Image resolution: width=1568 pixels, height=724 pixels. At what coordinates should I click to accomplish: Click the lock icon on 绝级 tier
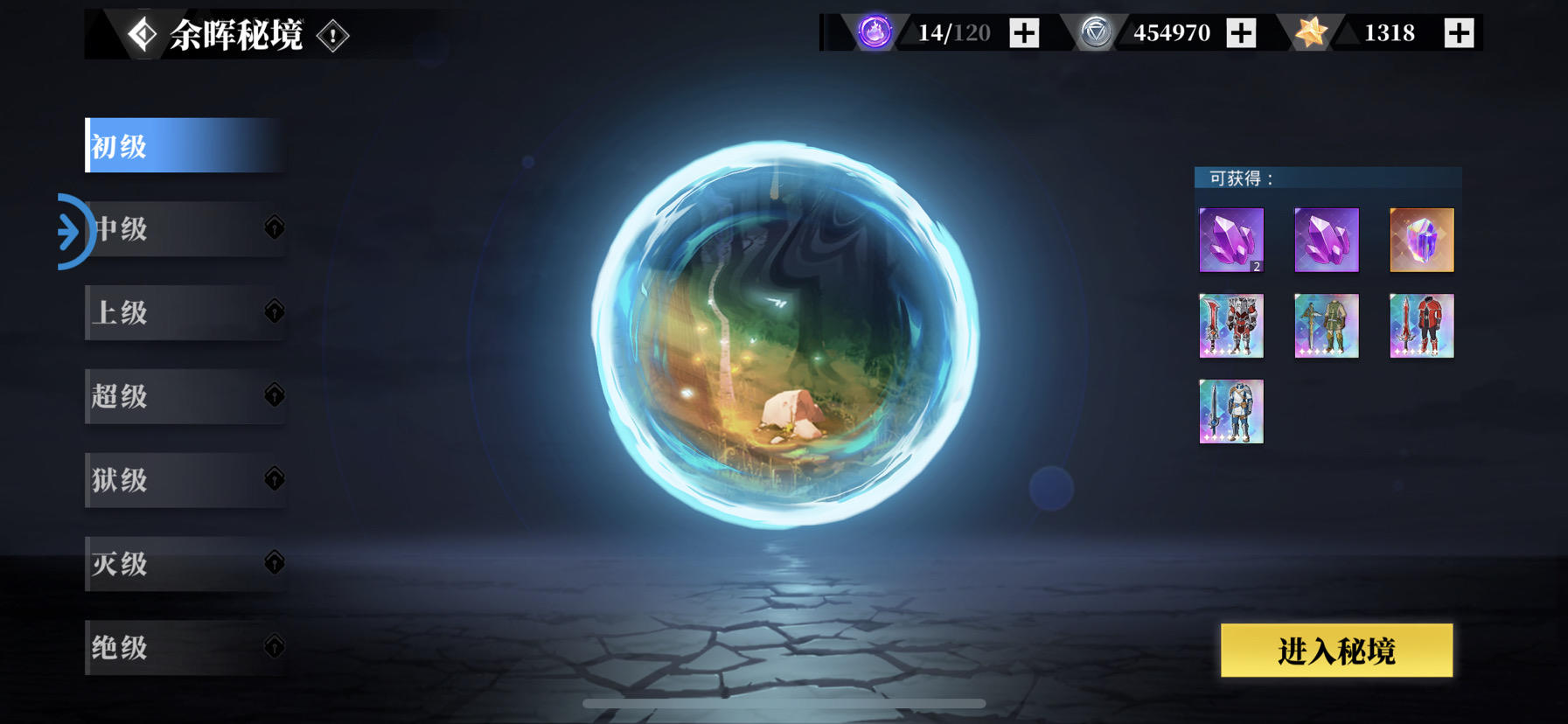[274, 648]
